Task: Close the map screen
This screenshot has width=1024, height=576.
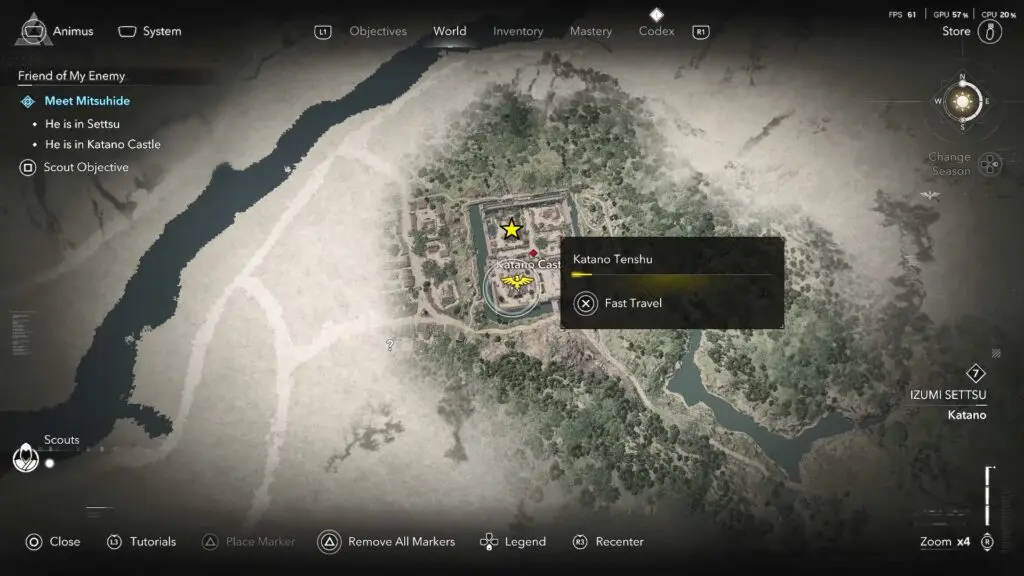Action: click(53, 541)
